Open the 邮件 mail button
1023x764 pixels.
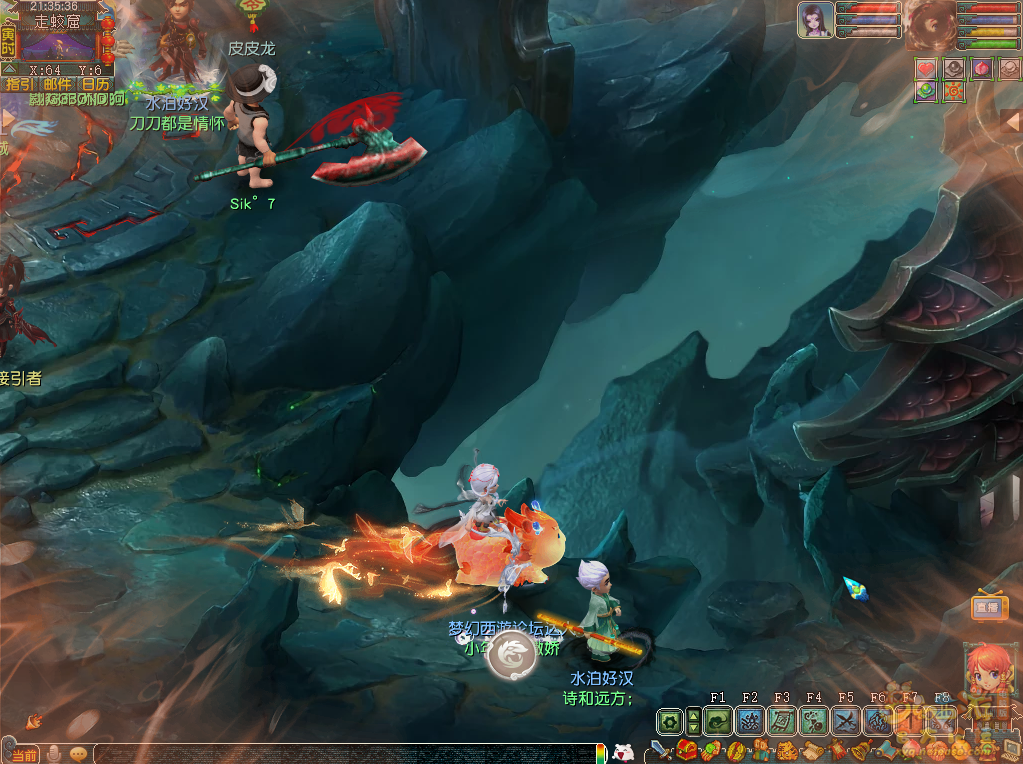coord(58,85)
